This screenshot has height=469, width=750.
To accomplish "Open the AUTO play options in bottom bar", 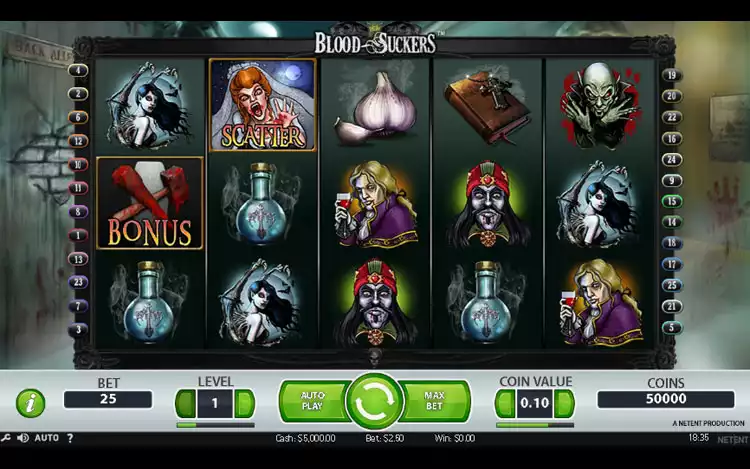I will coord(46,438).
